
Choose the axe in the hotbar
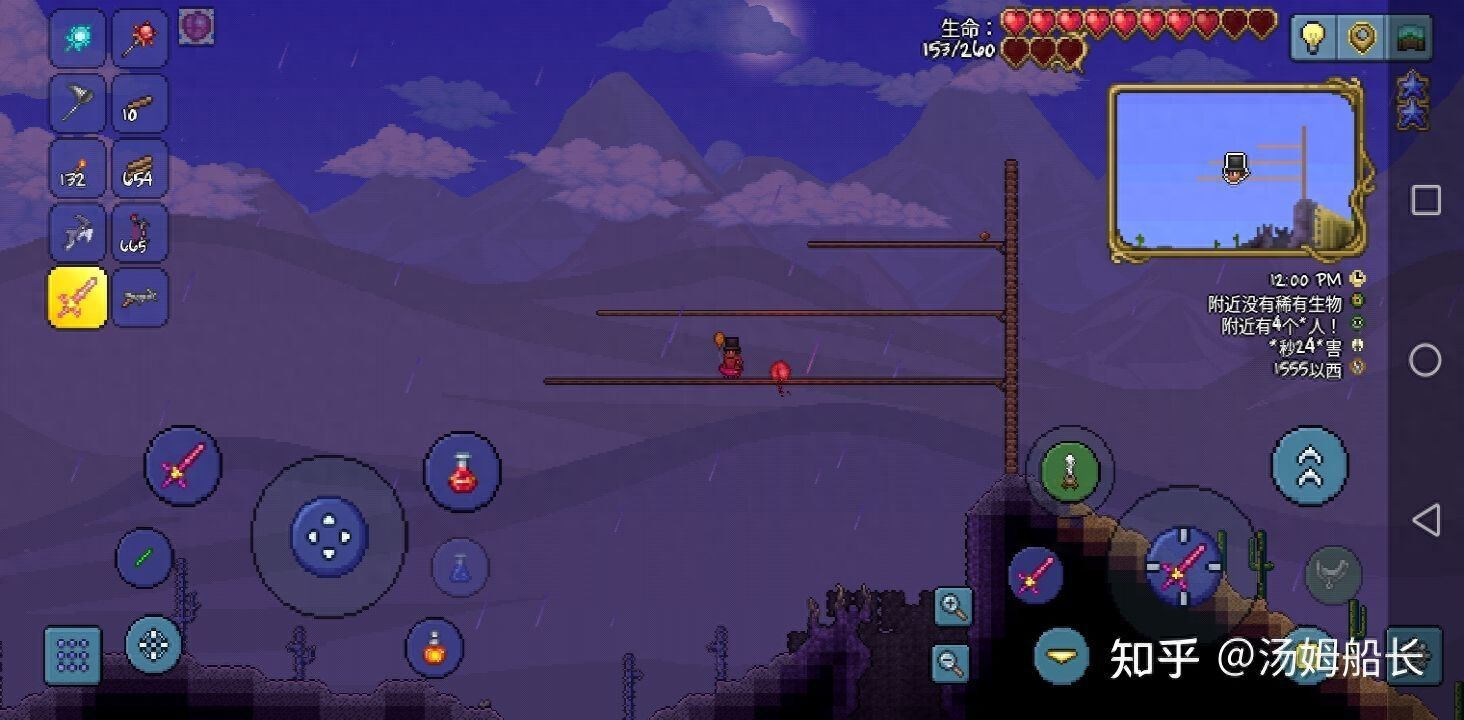coord(78,103)
